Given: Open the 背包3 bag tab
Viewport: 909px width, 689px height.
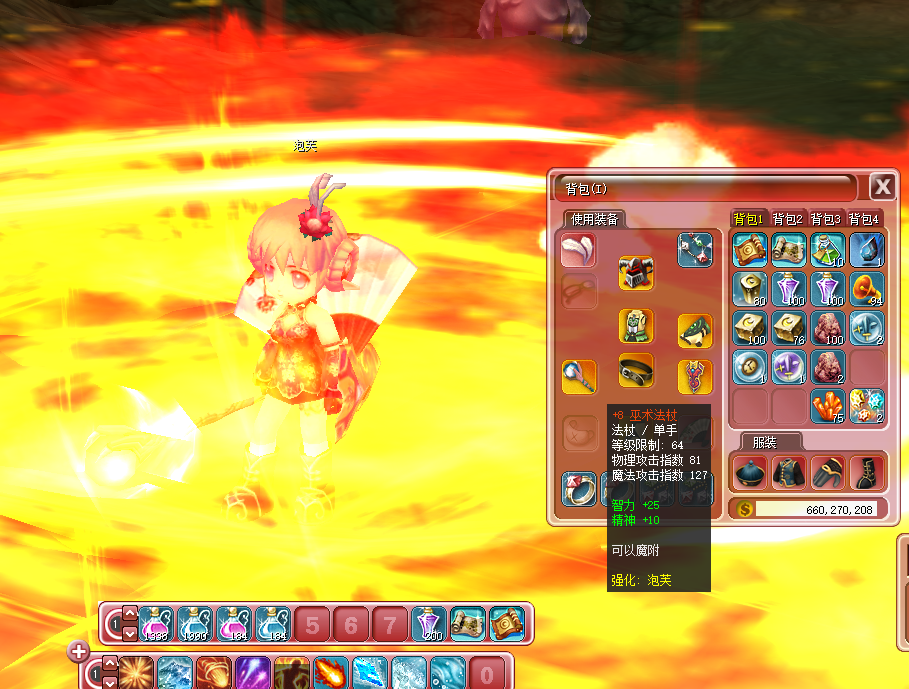Looking at the screenshot, I should [825, 219].
